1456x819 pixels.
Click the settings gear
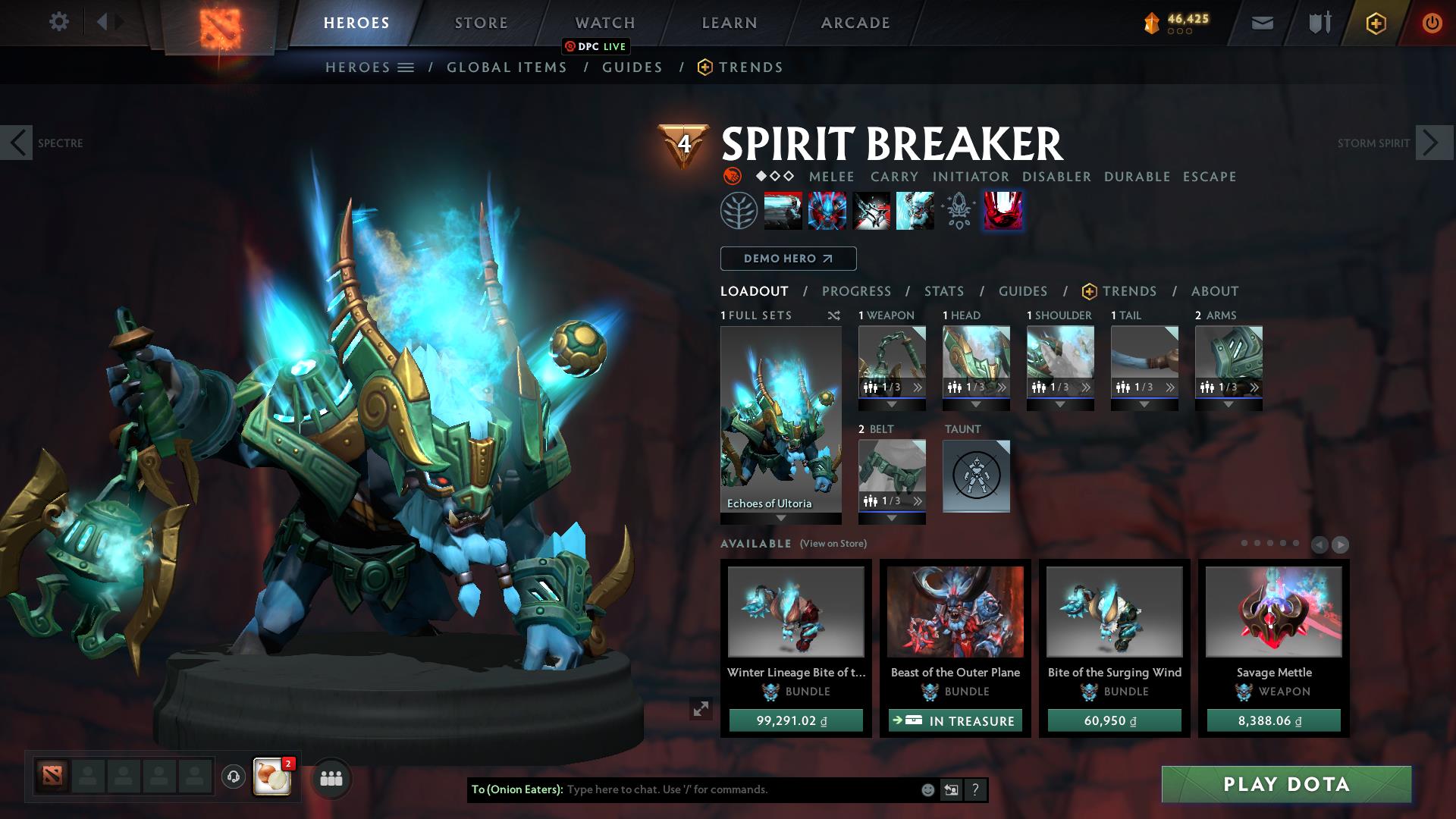(58, 22)
